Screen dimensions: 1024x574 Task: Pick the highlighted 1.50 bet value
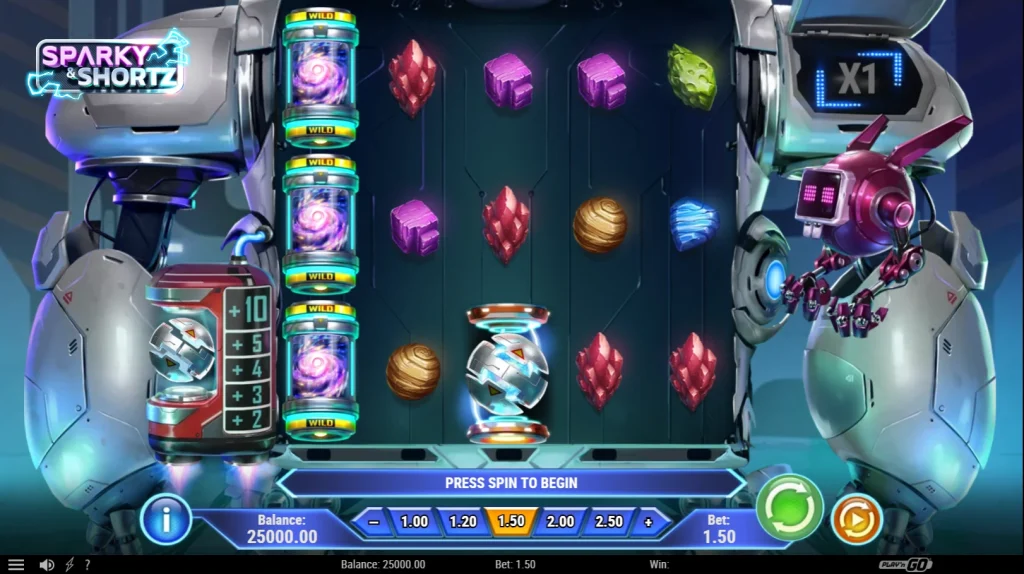click(x=512, y=522)
